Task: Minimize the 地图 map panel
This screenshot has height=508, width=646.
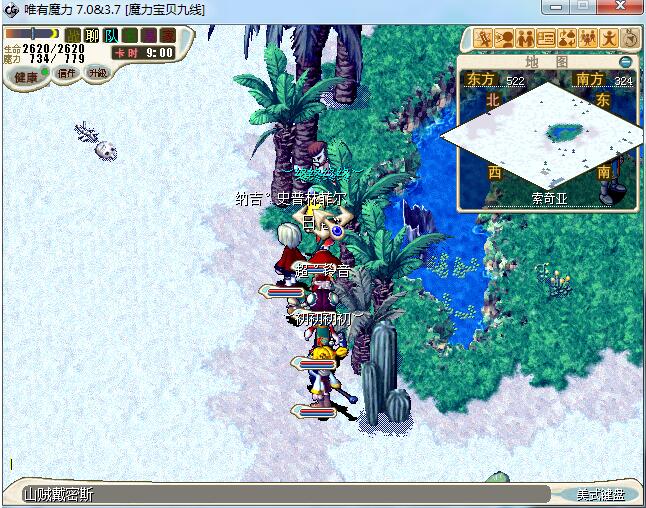Action: click(626, 61)
